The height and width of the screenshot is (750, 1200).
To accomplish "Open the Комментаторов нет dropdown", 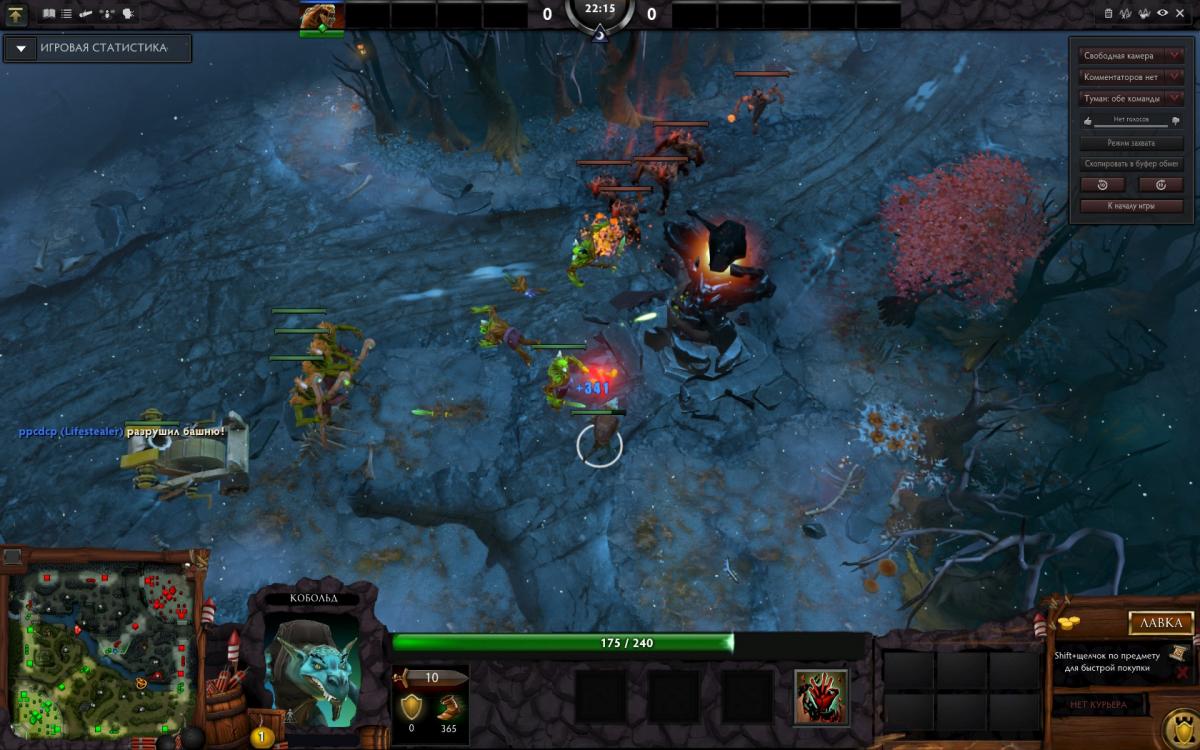I will (x=1132, y=77).
